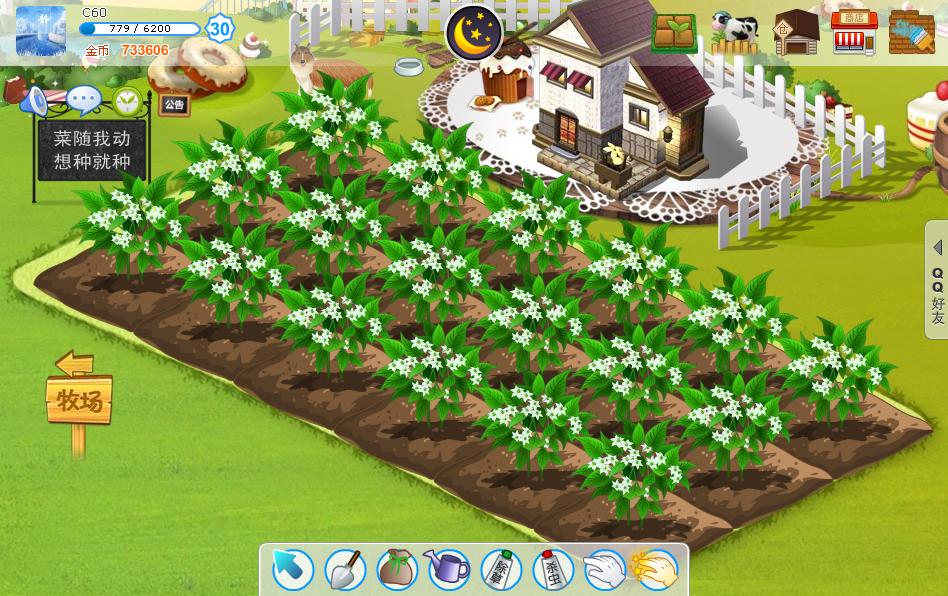Select the blue arrow pointer tool
The image size is (948, 596).
(x=293, y=570)
